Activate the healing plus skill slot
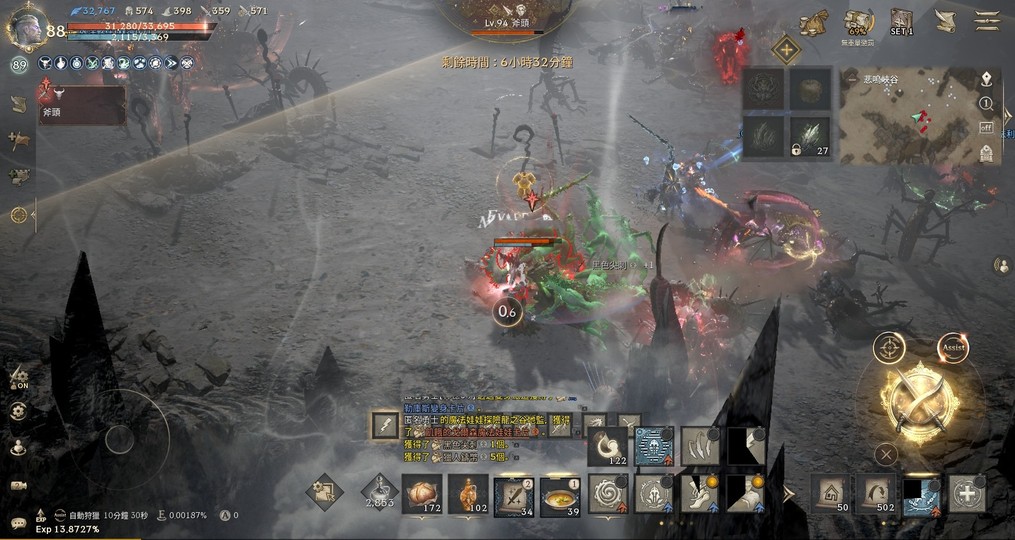This screenshot has height=540, width=1015. tap(967, 494)
